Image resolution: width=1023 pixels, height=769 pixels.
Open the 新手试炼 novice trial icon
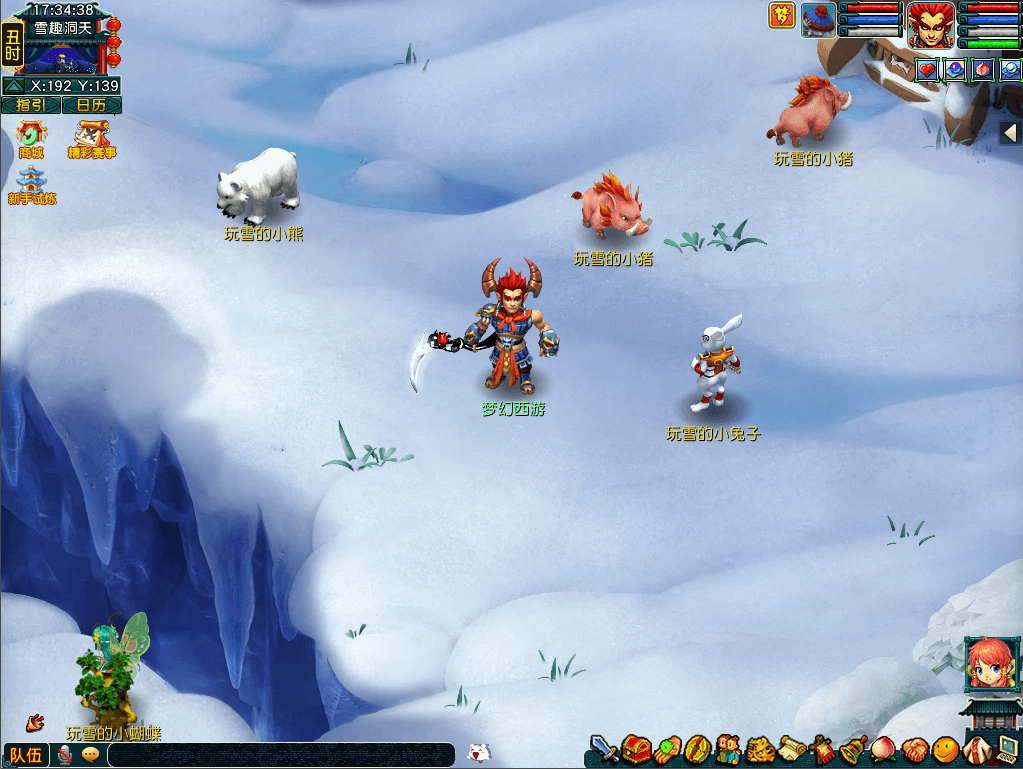31,185
